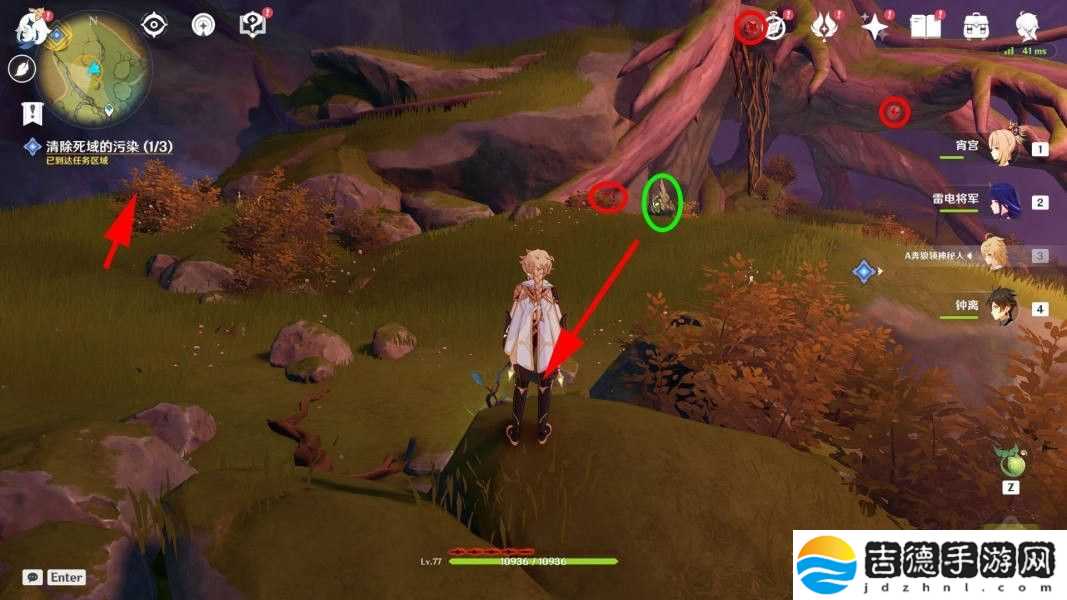Open the four-point star Wish icon
Image resolution: width=1067 pixels, height=600 pixels.
[x=875, y=27]
